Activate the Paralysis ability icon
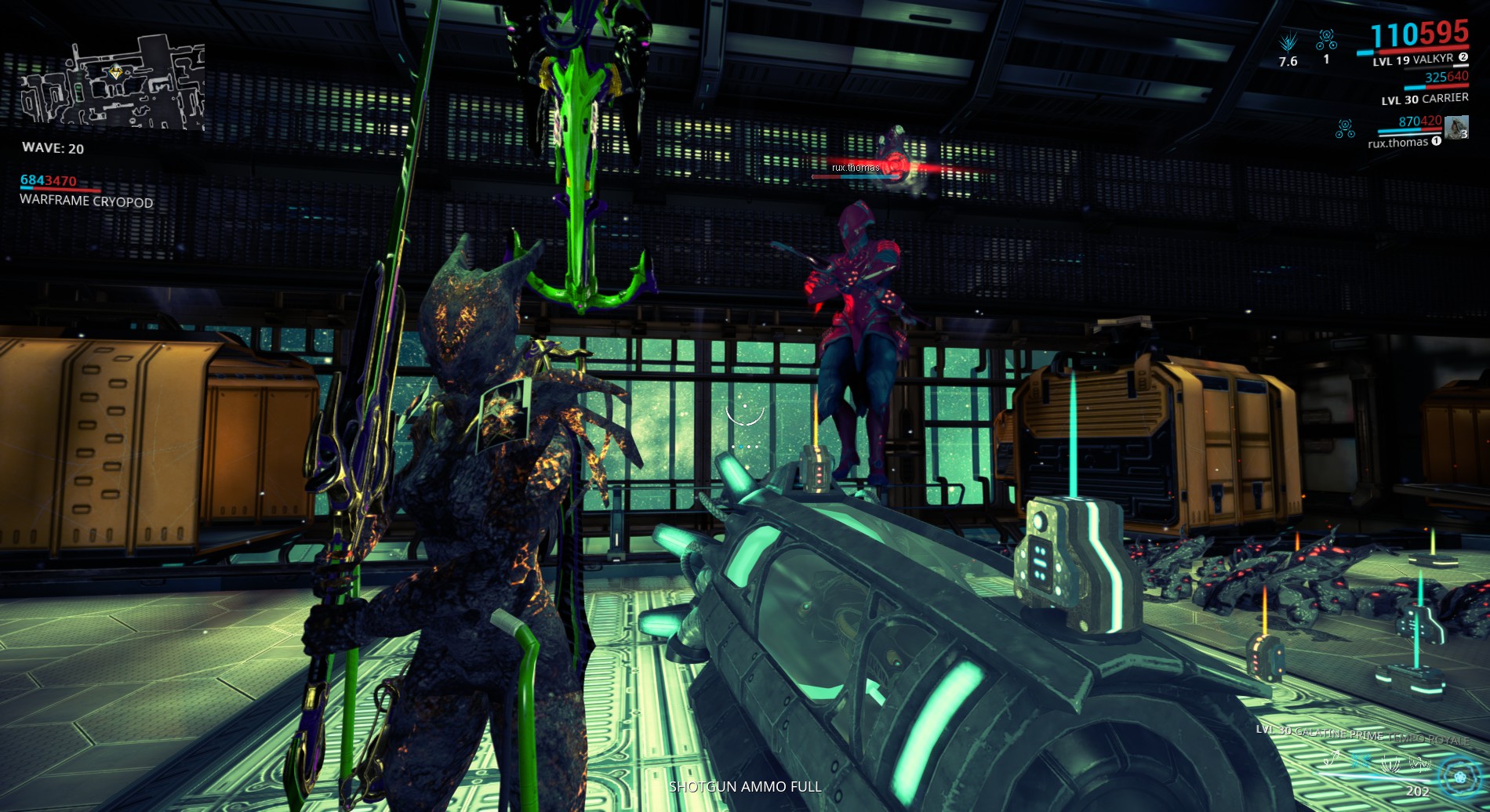 coord(1390,761)
